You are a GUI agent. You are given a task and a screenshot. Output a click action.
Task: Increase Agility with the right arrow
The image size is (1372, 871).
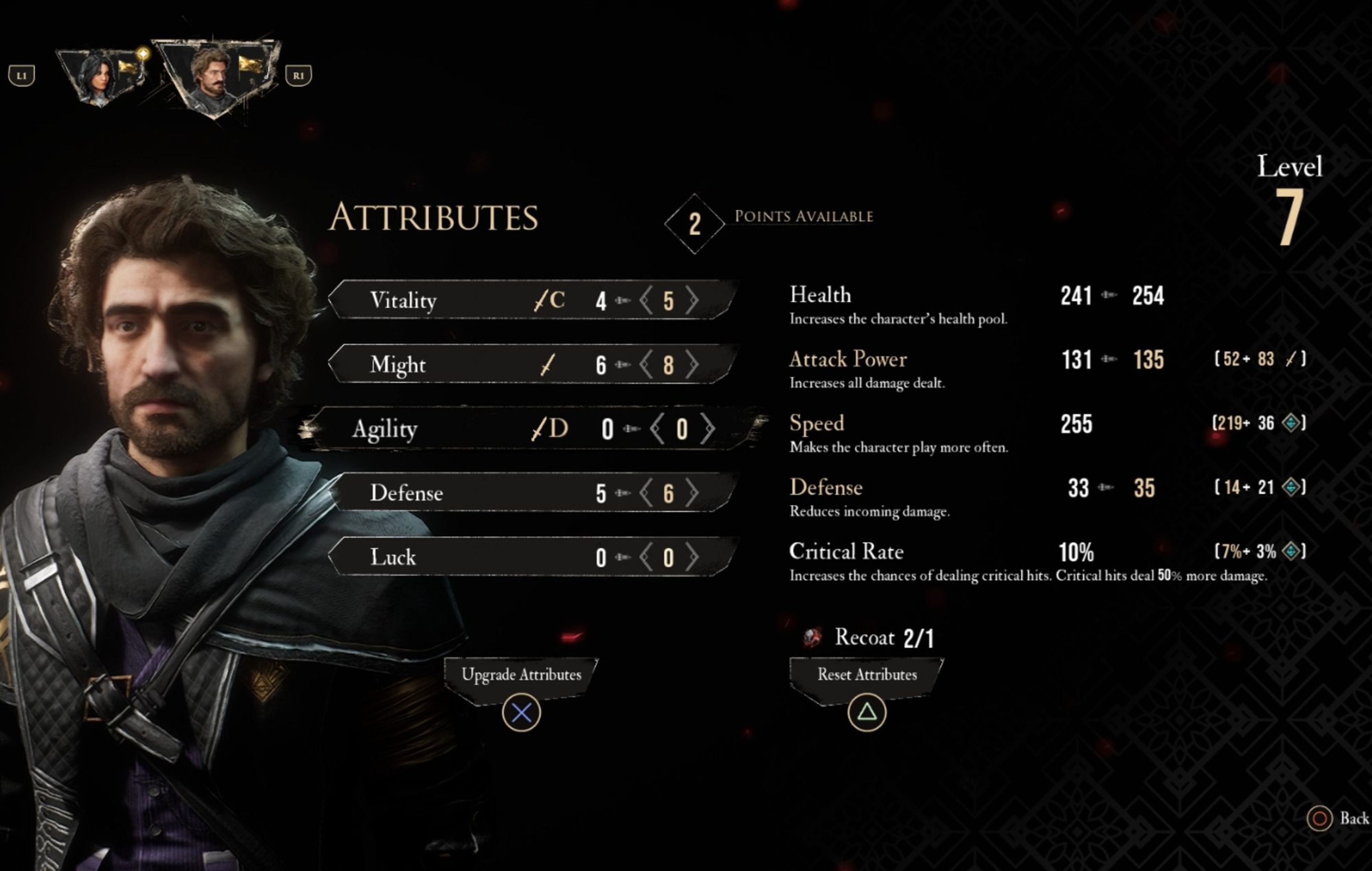pyautogui.click(x=707, y=428)
